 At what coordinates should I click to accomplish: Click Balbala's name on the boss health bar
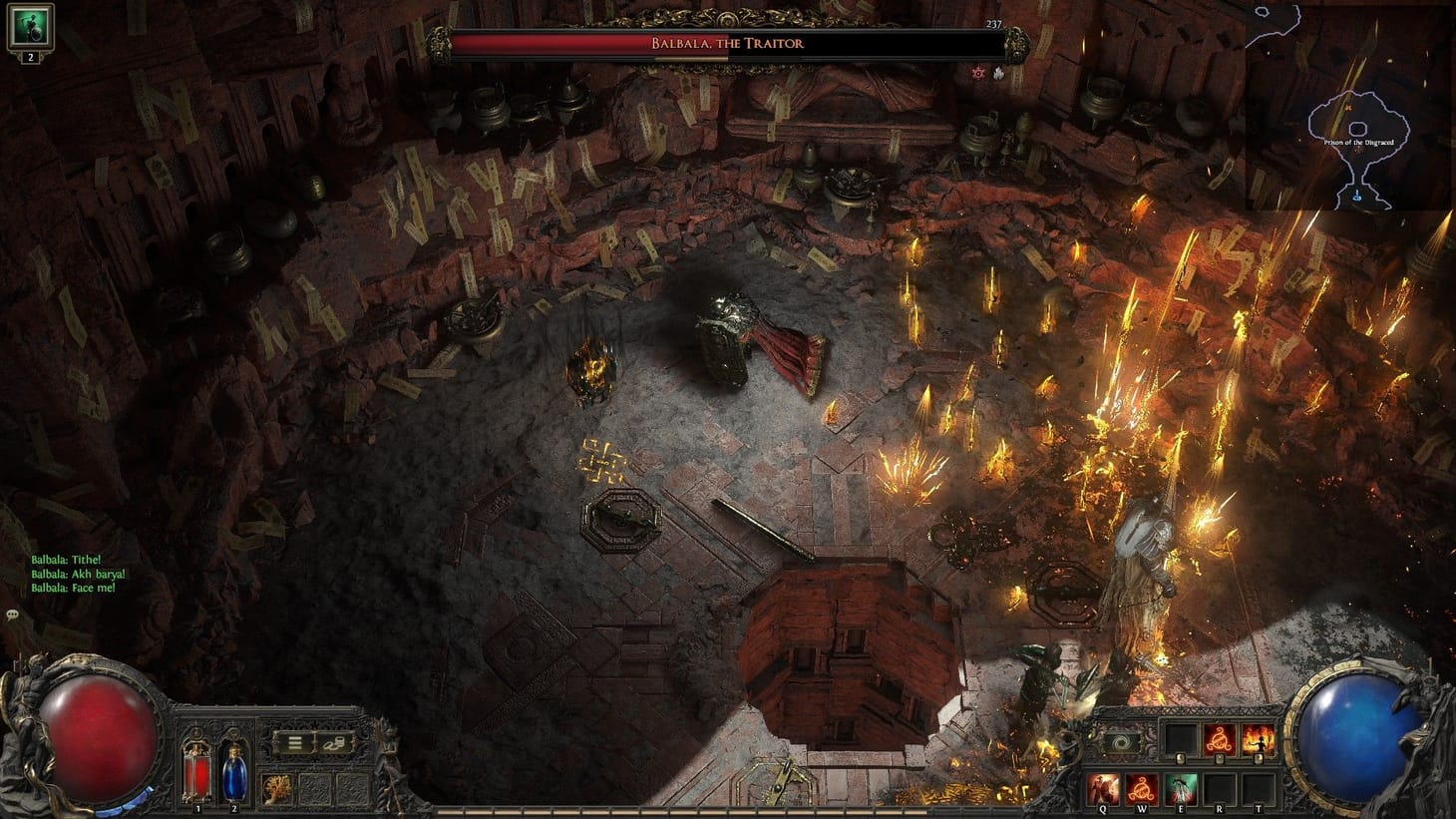click(x=728, y=42)
